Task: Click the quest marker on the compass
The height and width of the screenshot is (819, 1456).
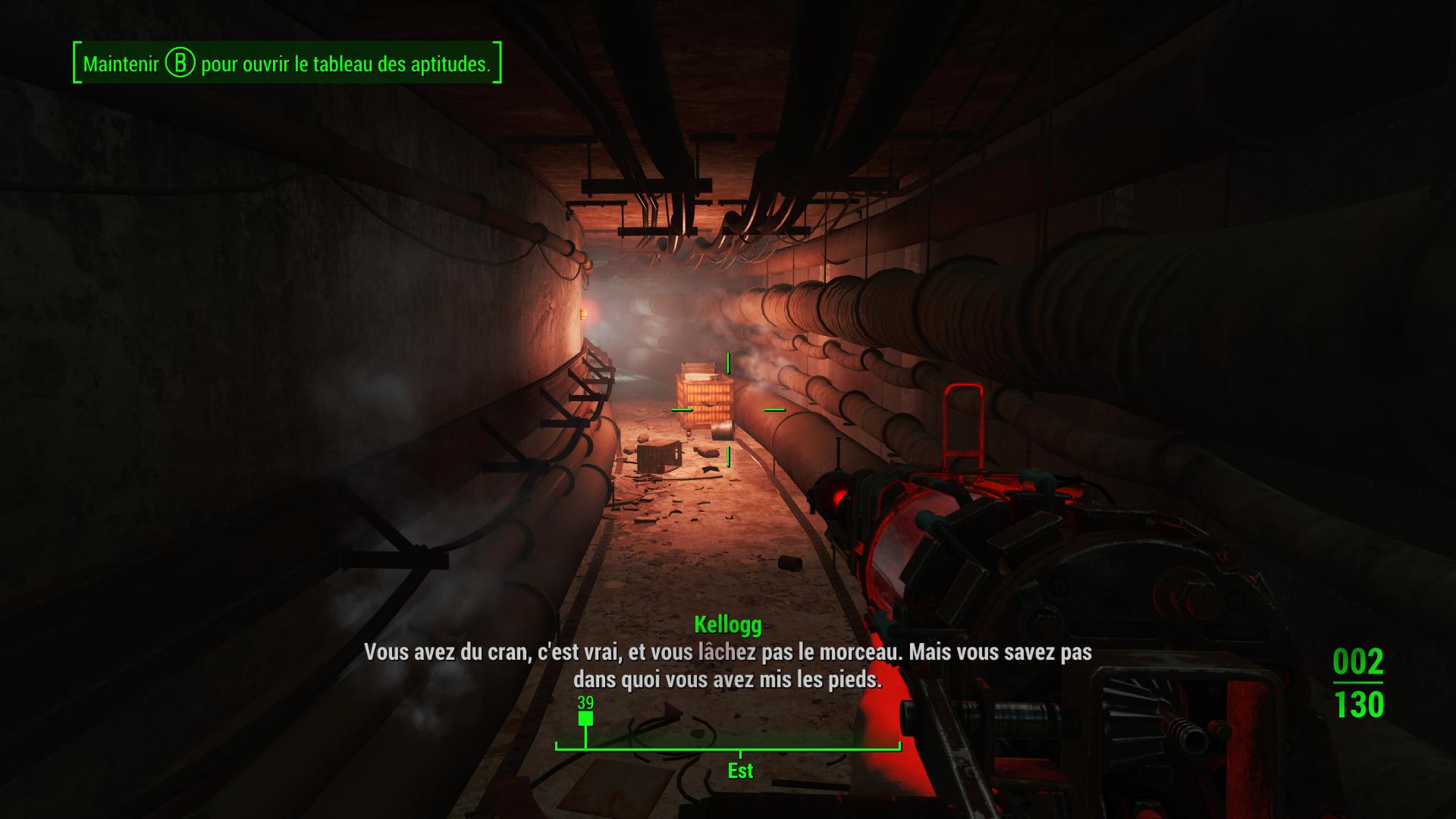Action: pyautogui.click(x=585, y=718)
